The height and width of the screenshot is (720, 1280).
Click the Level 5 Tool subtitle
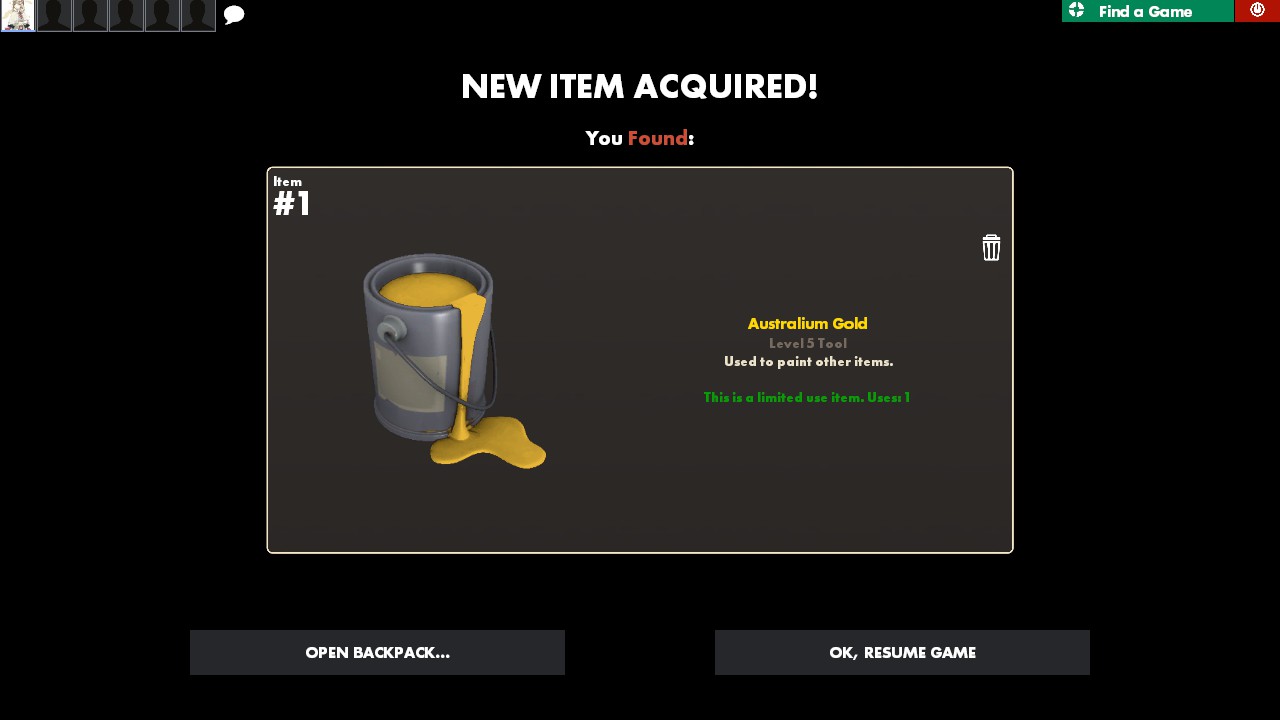pos(808,343)
